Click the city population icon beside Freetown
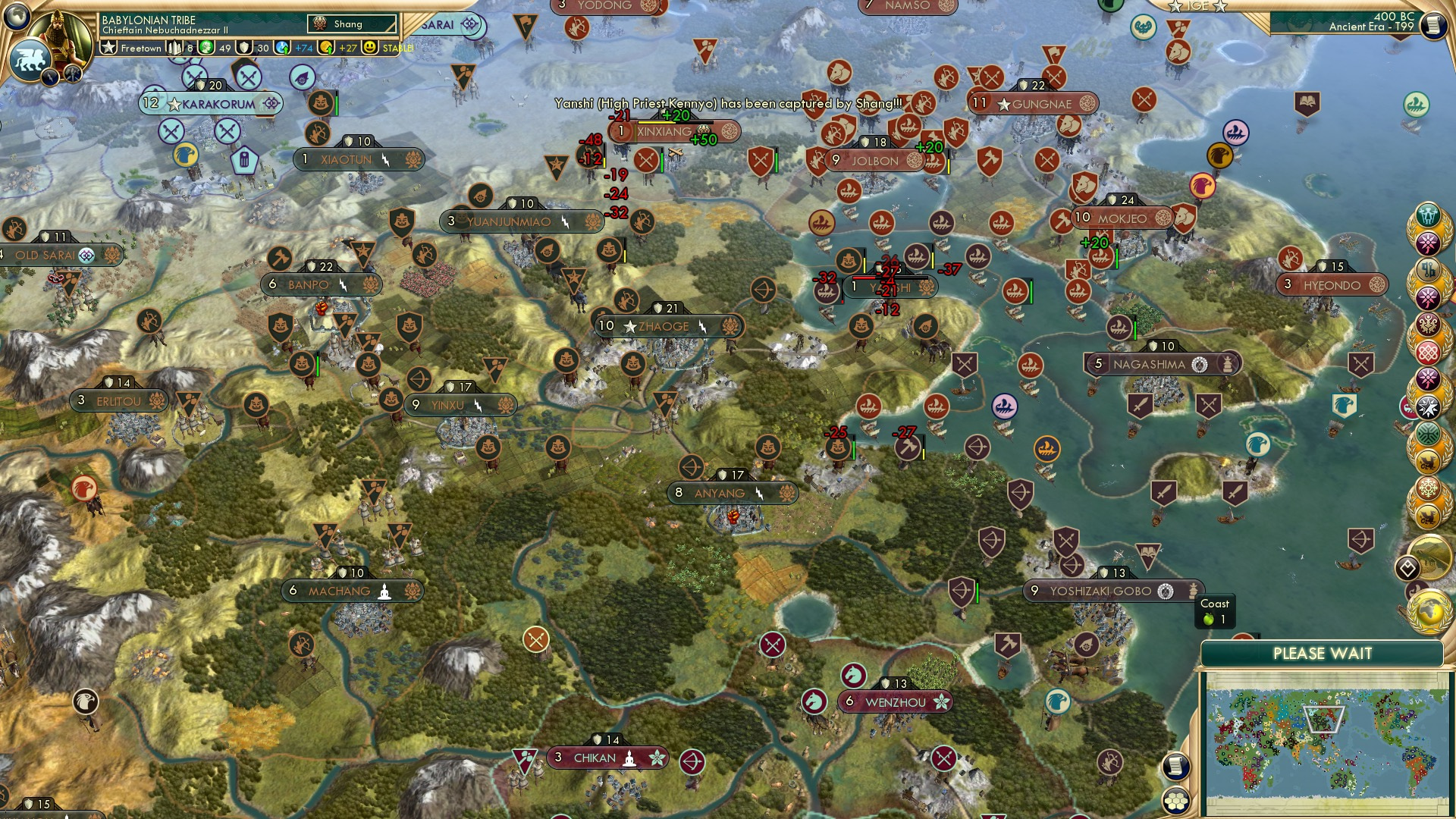The height and width of the screenshot is (819, 1456). click(174, 48)
